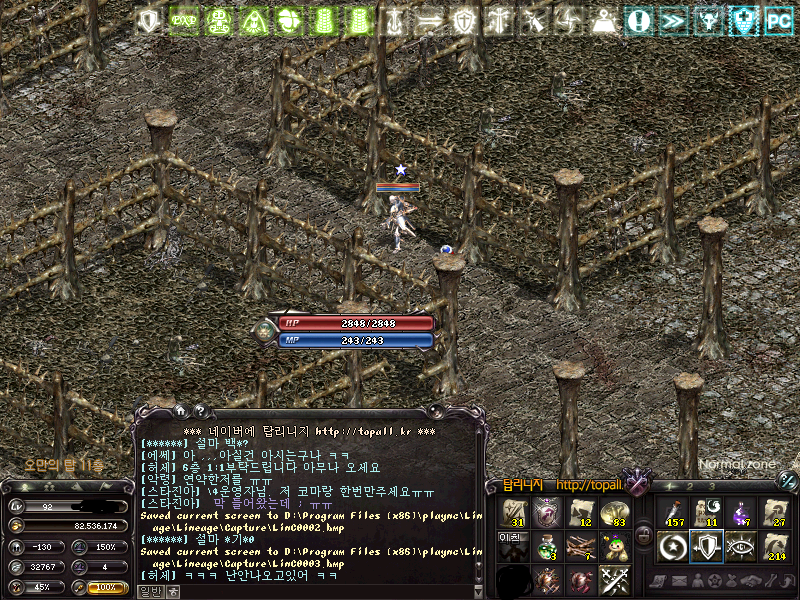Viewport: 800px width, 600px height.
Task: Click the chat help question mark button
Action: (x=200, y=410)
